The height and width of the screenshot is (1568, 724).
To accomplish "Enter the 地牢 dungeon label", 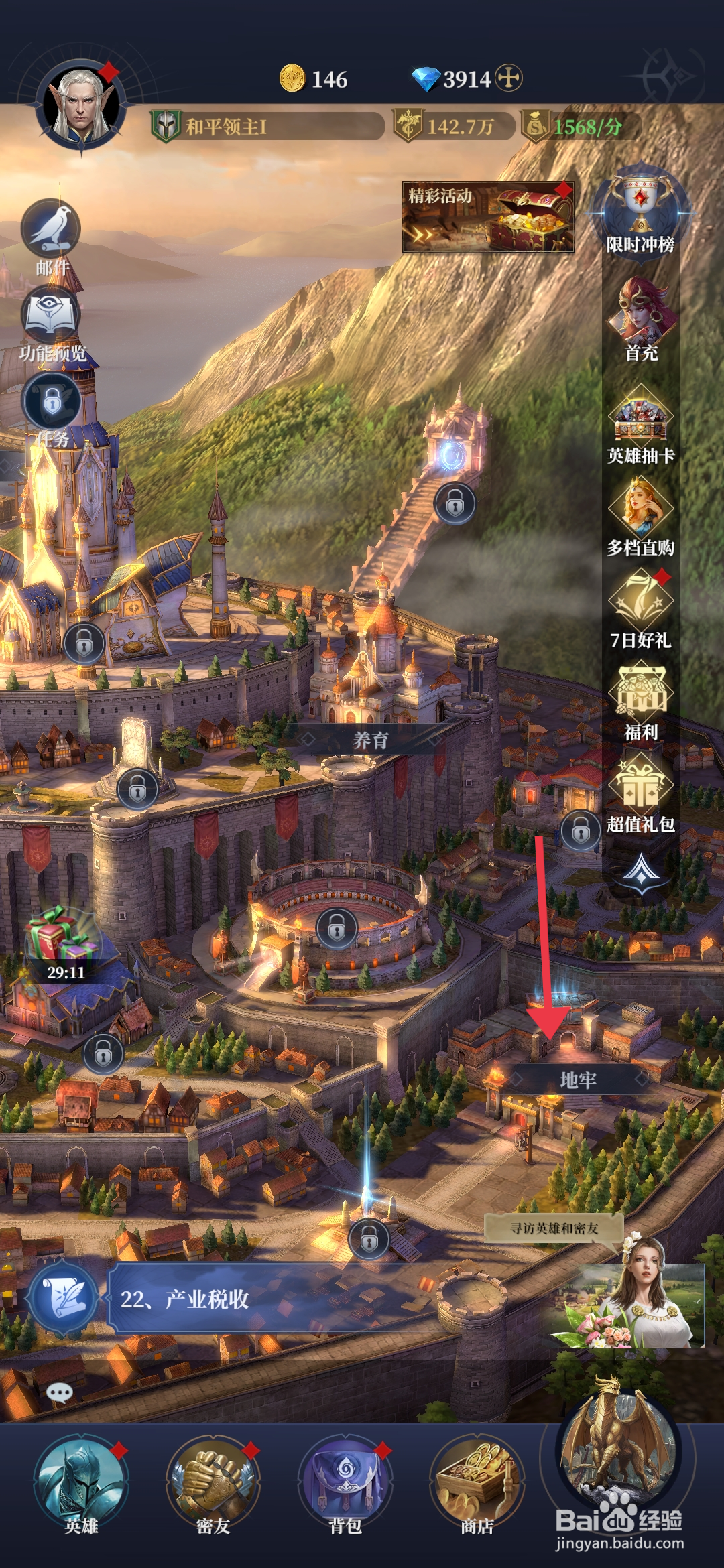I will (x=577, y=1080).
